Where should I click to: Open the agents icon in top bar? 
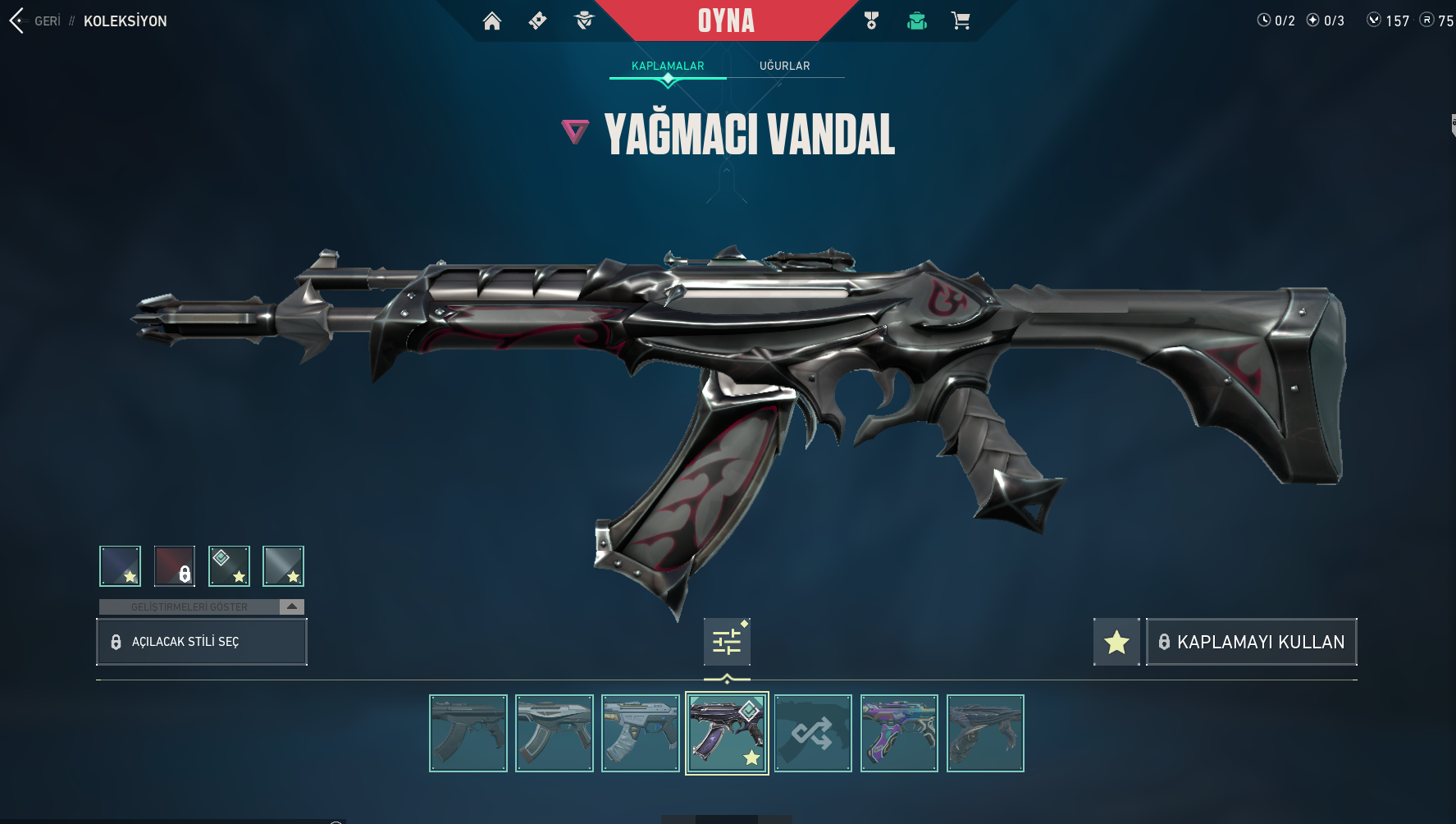coord(584,21)
